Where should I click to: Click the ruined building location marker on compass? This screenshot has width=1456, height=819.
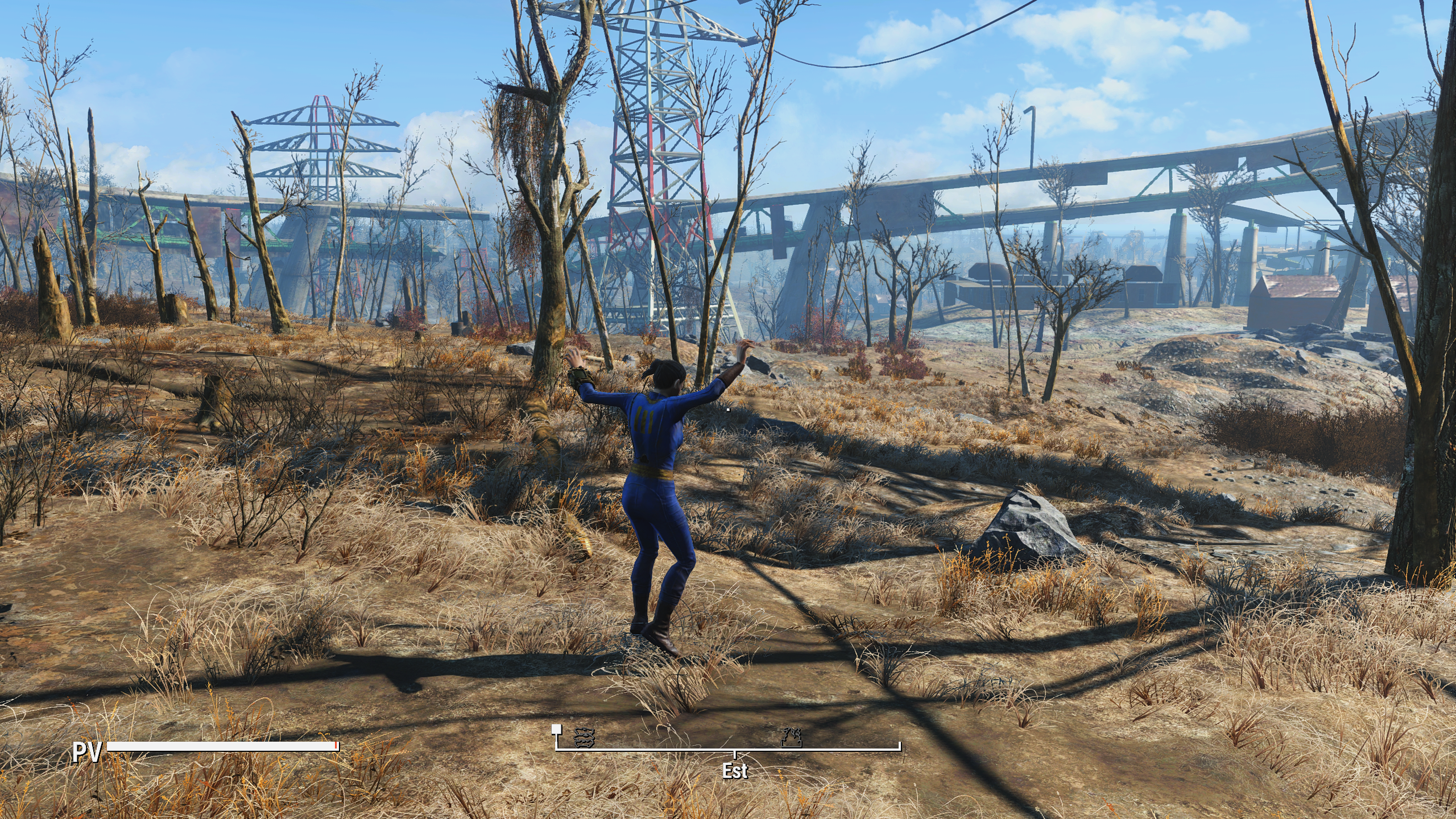click(792, 737)
